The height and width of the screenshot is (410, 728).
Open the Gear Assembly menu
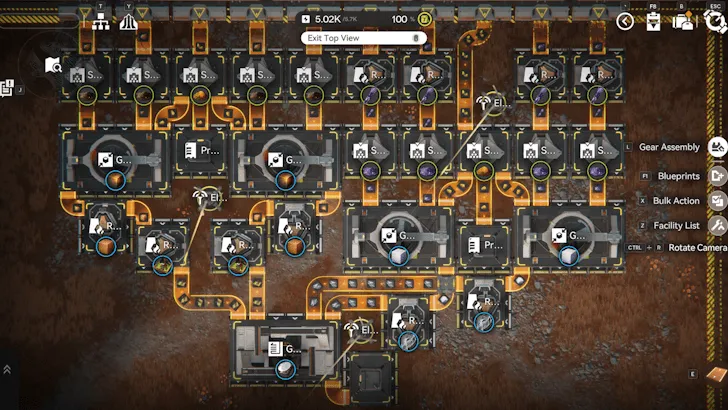click(x=717, y=147)
